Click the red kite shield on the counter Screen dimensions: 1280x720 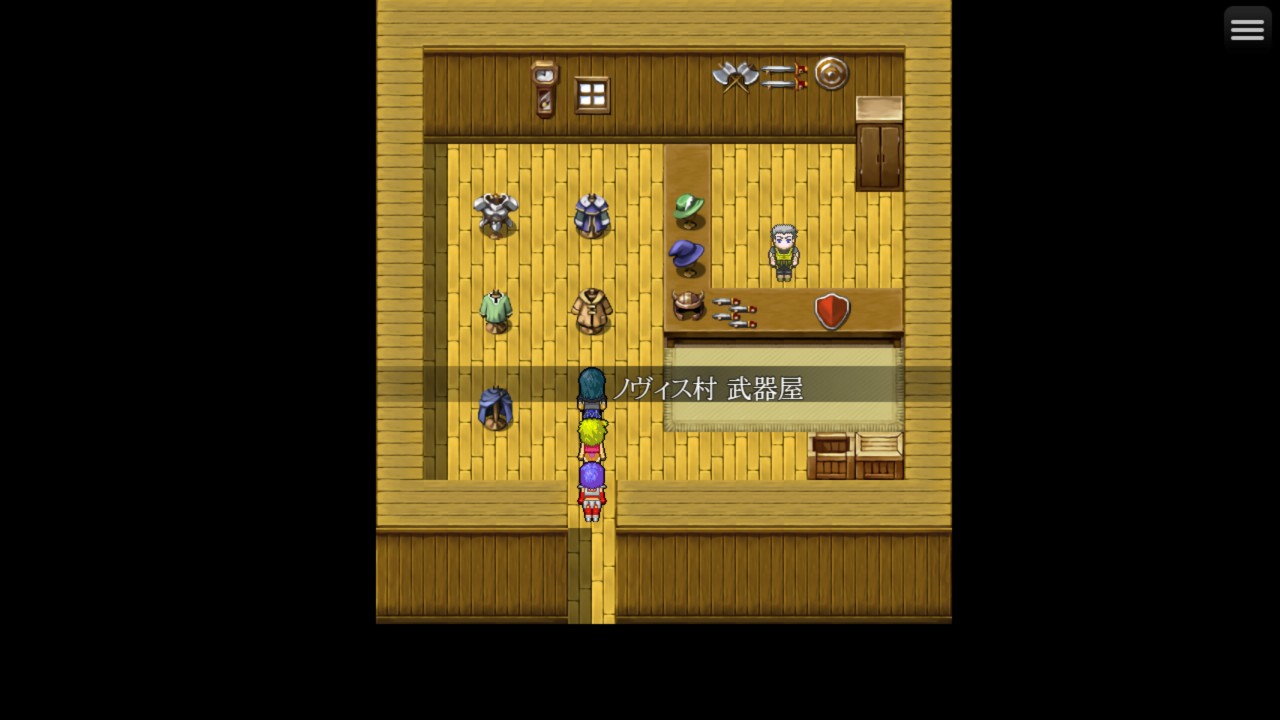pyautogui.click(x=829, y=312)
